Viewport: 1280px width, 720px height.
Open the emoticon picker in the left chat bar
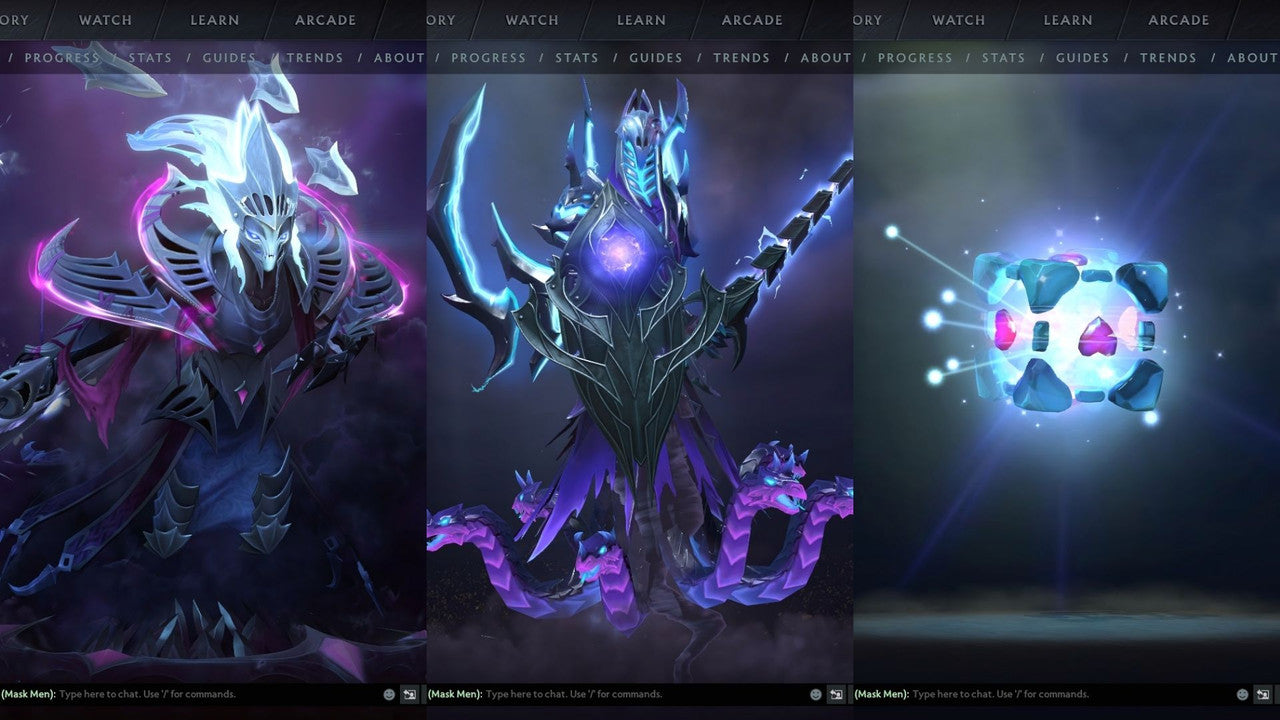(x=389, y=693)
